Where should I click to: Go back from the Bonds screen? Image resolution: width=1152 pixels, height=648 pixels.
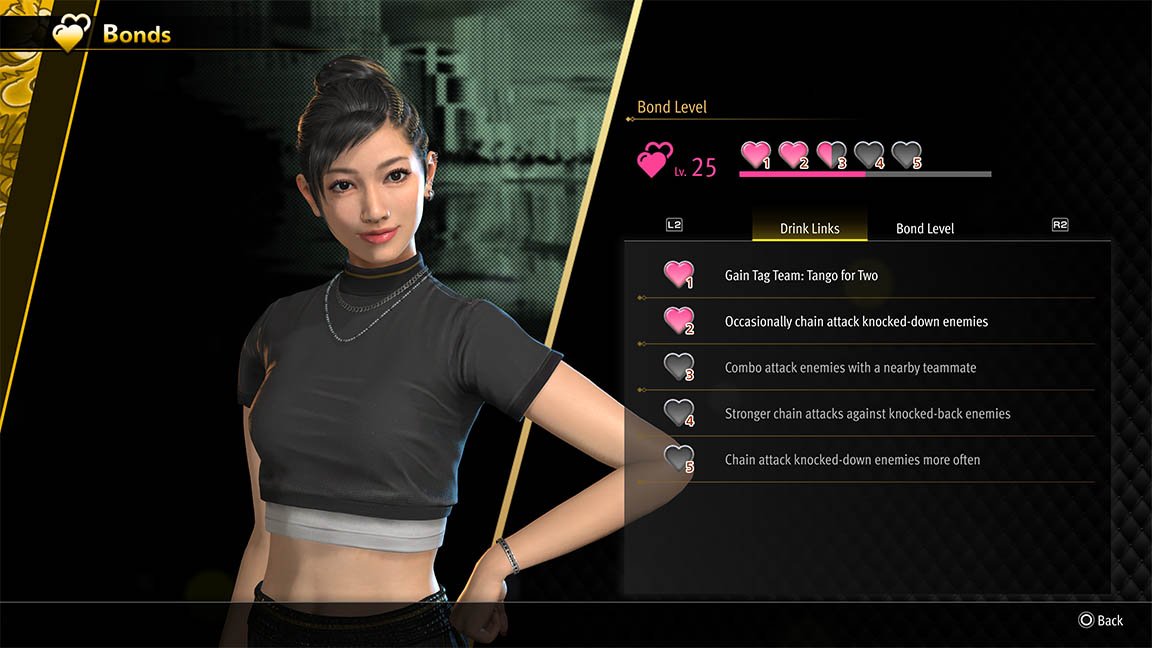coord(1100,620)
